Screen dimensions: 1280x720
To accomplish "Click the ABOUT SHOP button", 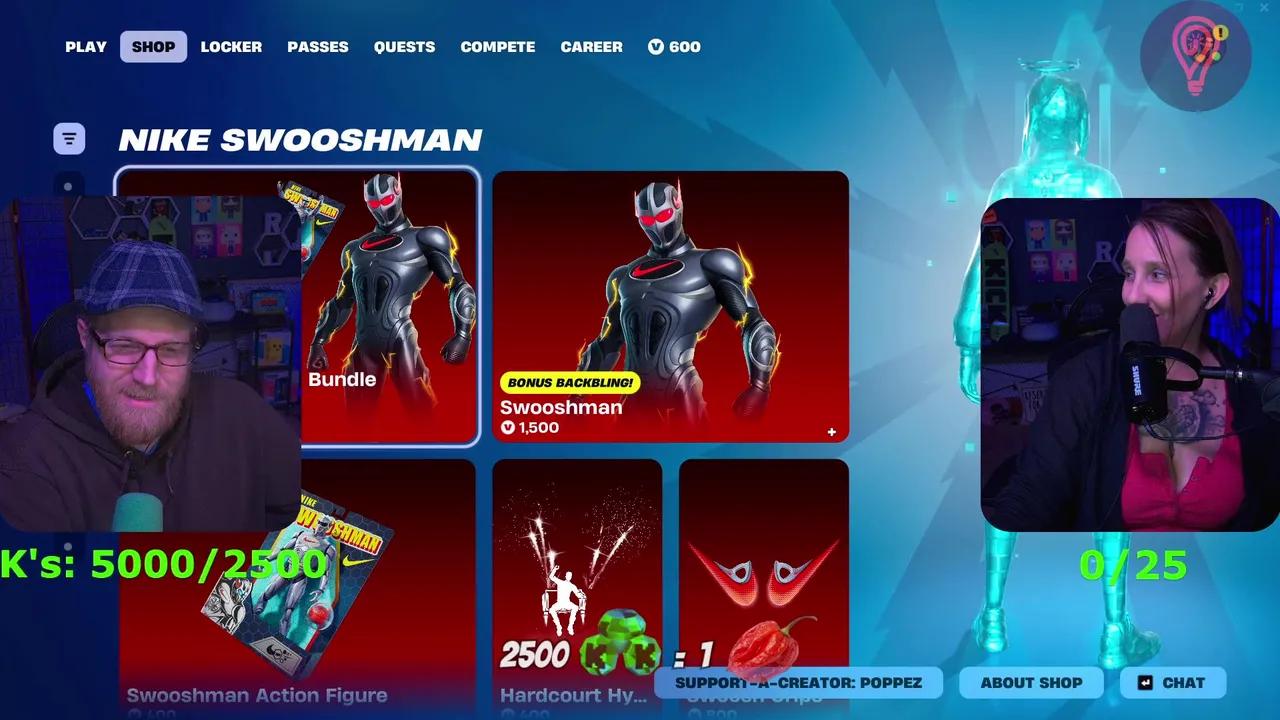I will 1031,683.
